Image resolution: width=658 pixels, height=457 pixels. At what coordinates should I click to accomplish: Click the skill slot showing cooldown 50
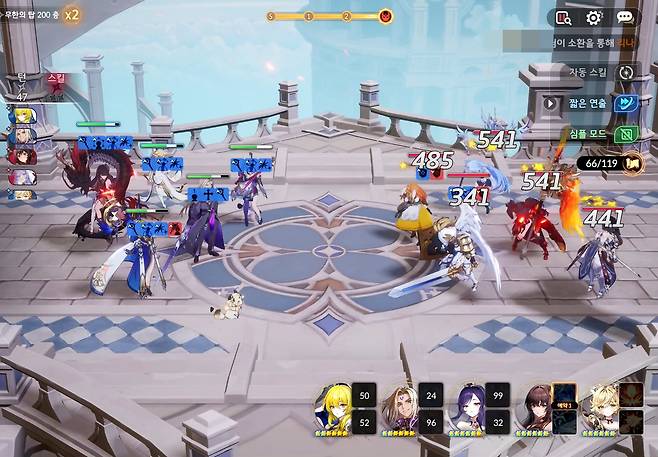(x=364, y=395)
